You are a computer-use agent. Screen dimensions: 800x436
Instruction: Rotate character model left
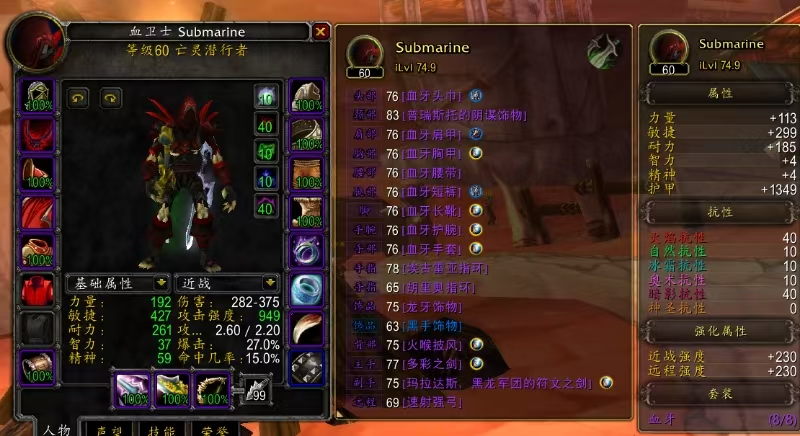[x=78, y=98]
